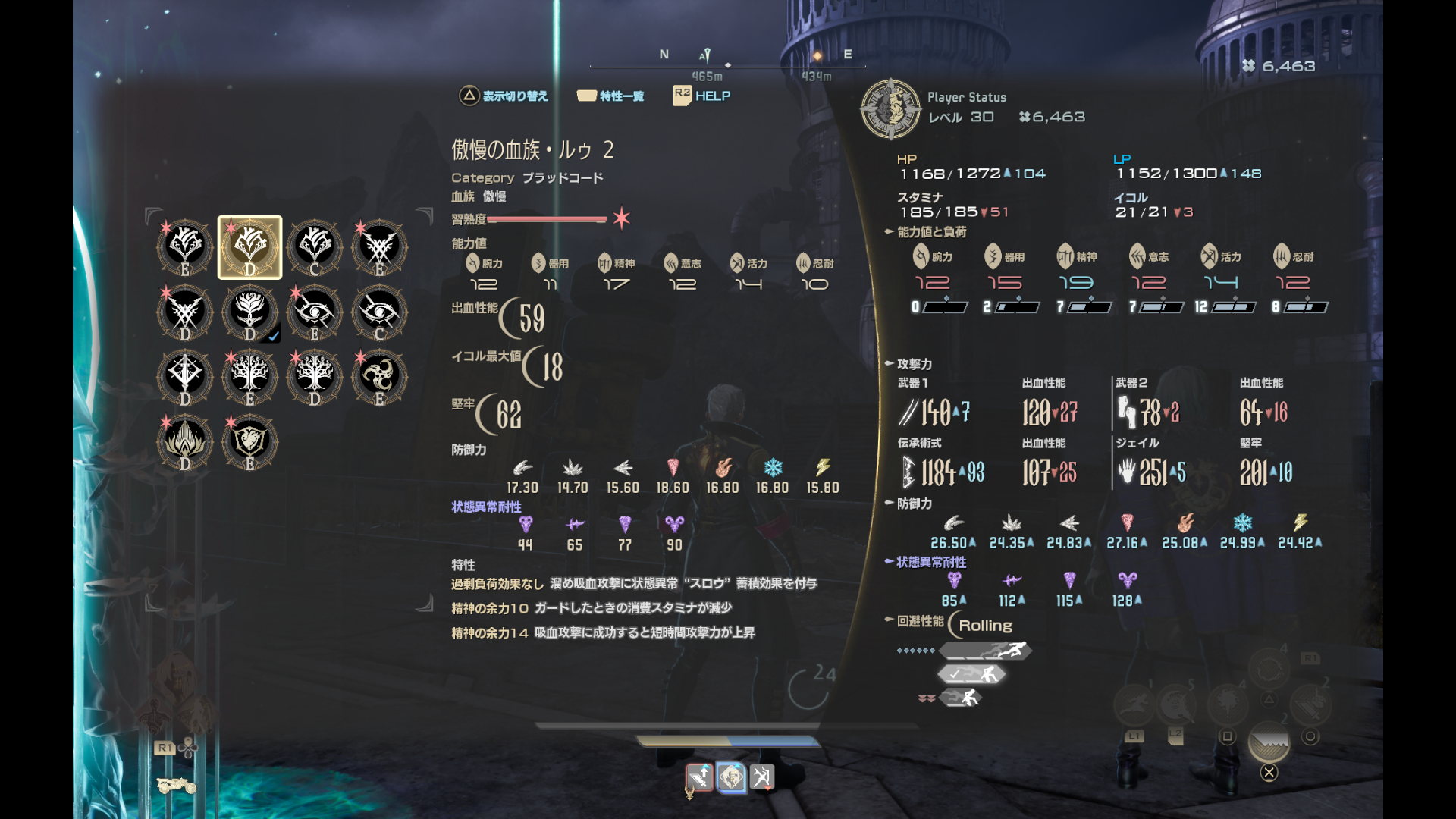Choose the rank D crossed-fangs blood code
The width and height of the screenshot is (1456, 819).
tap(185, 312)
